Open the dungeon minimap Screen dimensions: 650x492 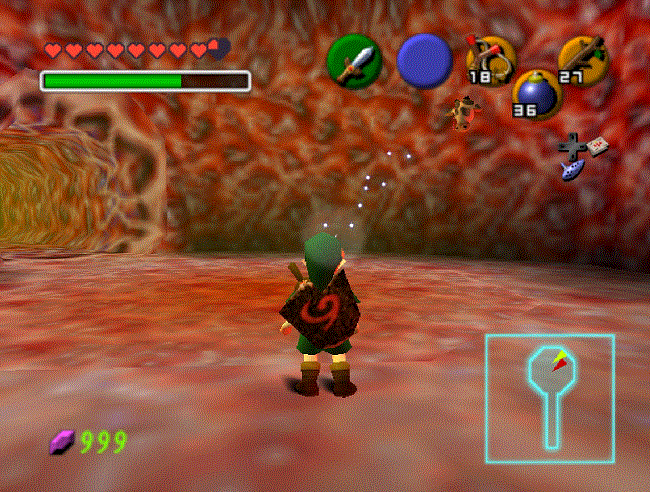pos(549,398)
